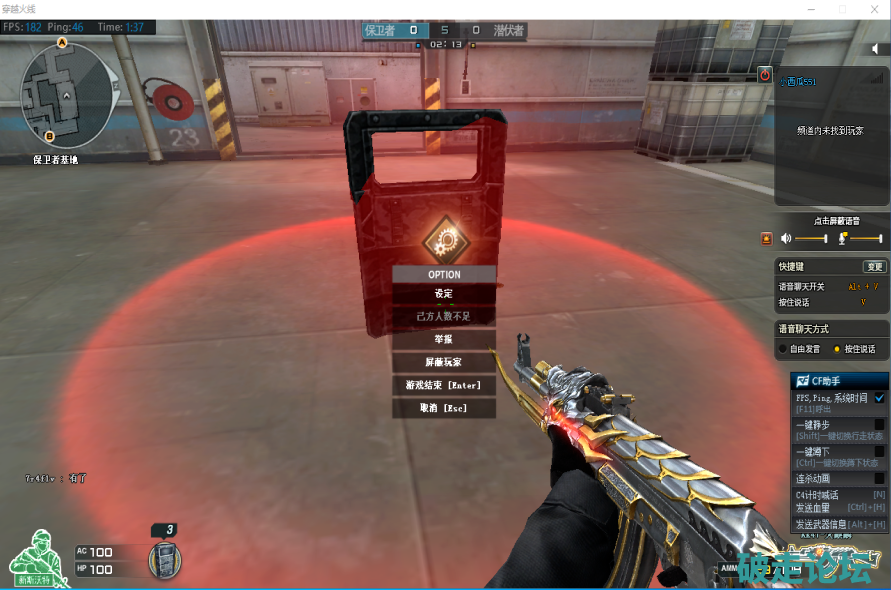Viewport: 891px width, 590px height.
Task: Toggle FPS, Ping, 系统时间 checkbox
Action: [880, 398]
